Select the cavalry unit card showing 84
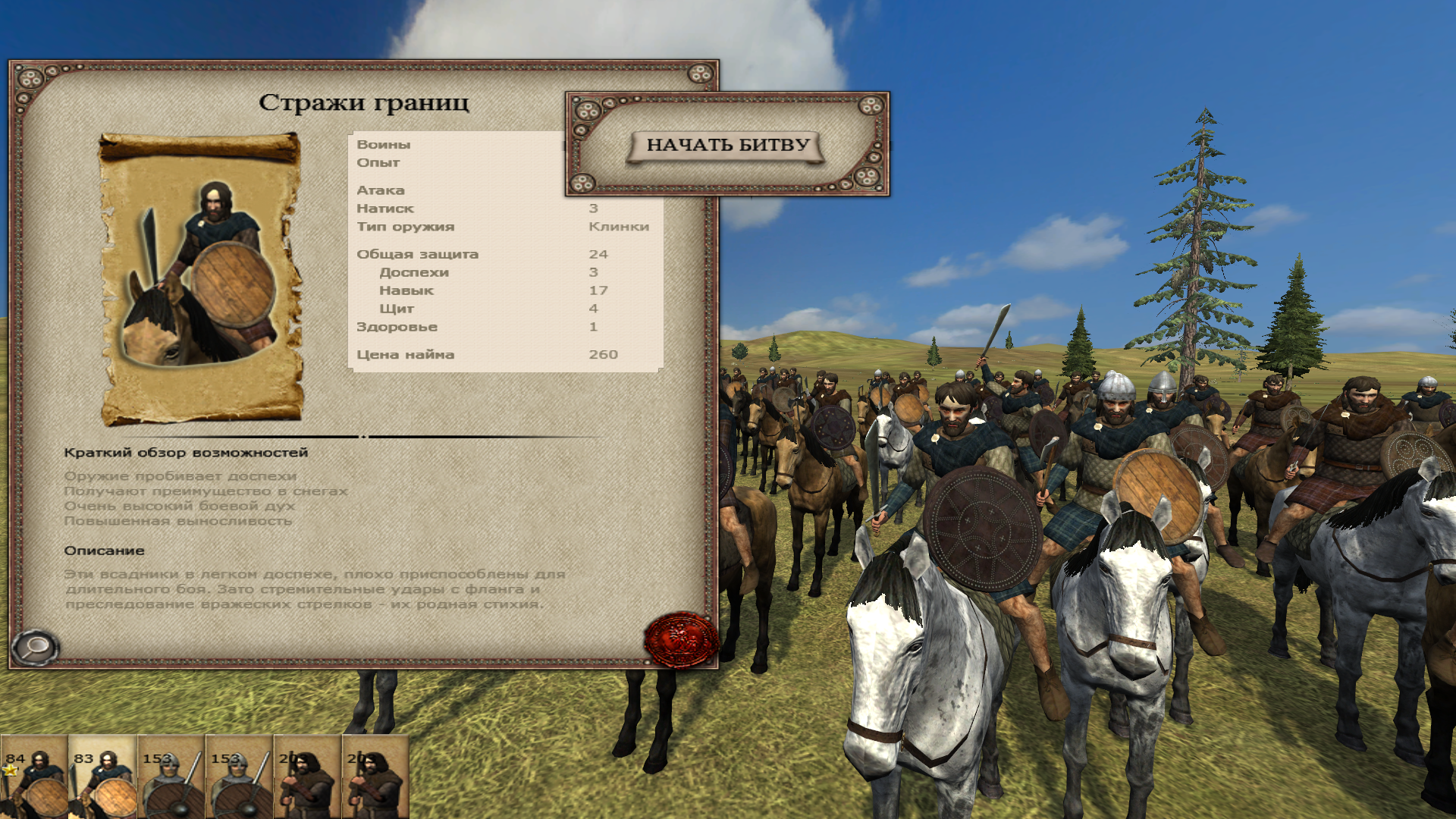The image size is (1456, 819). tap(34, 777)
